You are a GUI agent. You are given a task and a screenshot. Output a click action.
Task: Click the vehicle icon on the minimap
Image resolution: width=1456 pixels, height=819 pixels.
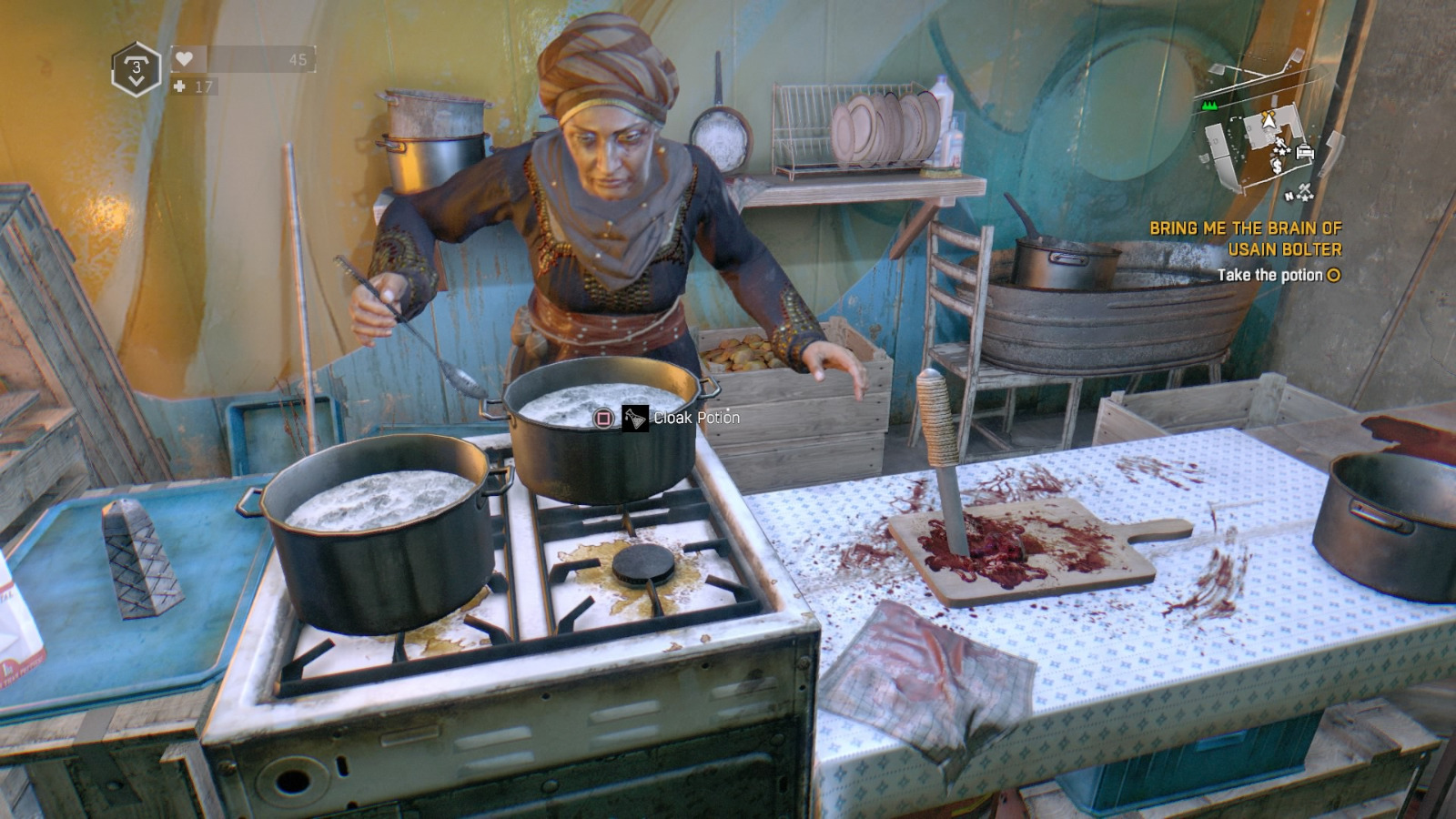tap(1305, 153)
